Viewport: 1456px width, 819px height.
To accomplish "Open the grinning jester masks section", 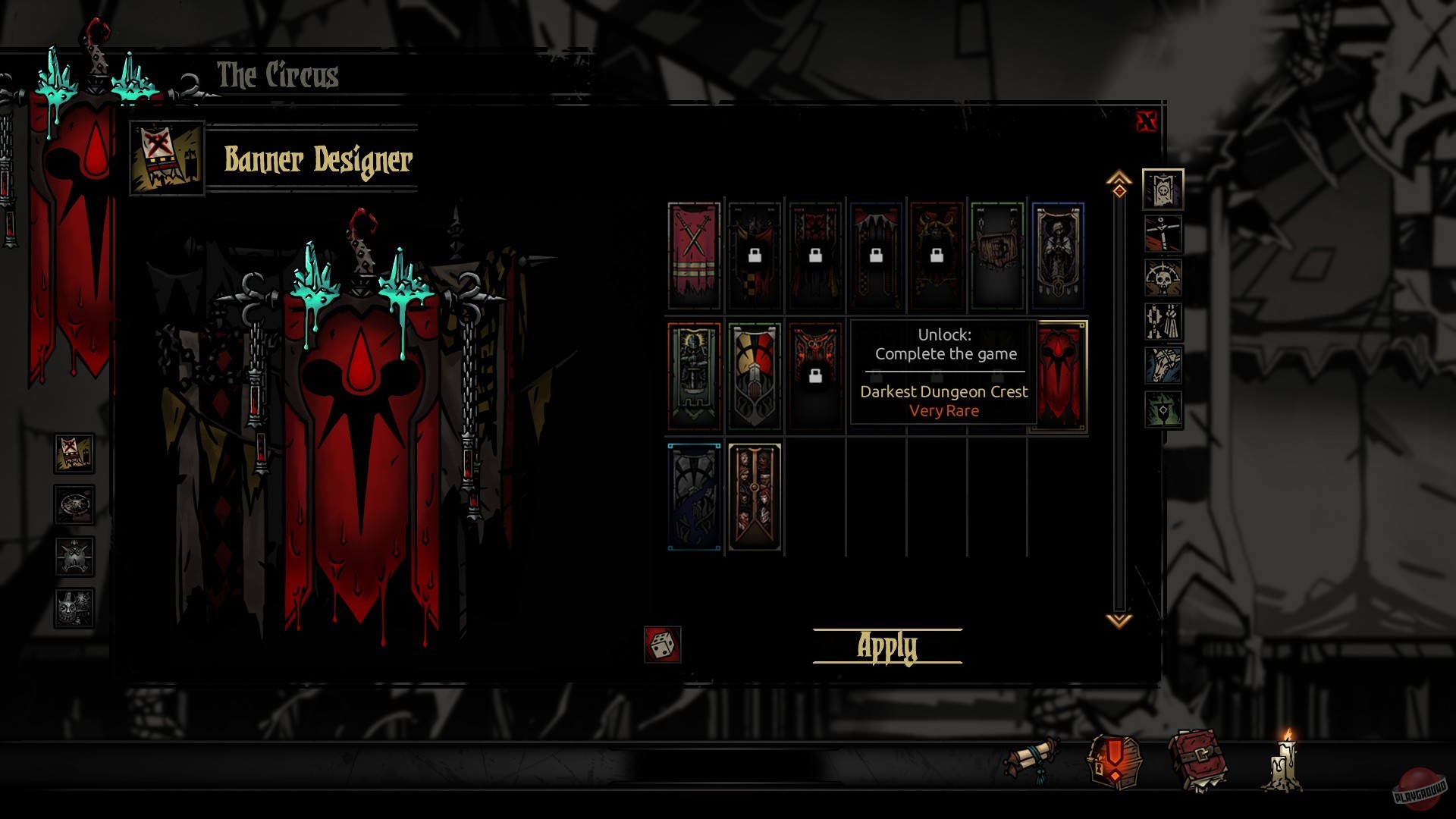I will tap(74, 608).
